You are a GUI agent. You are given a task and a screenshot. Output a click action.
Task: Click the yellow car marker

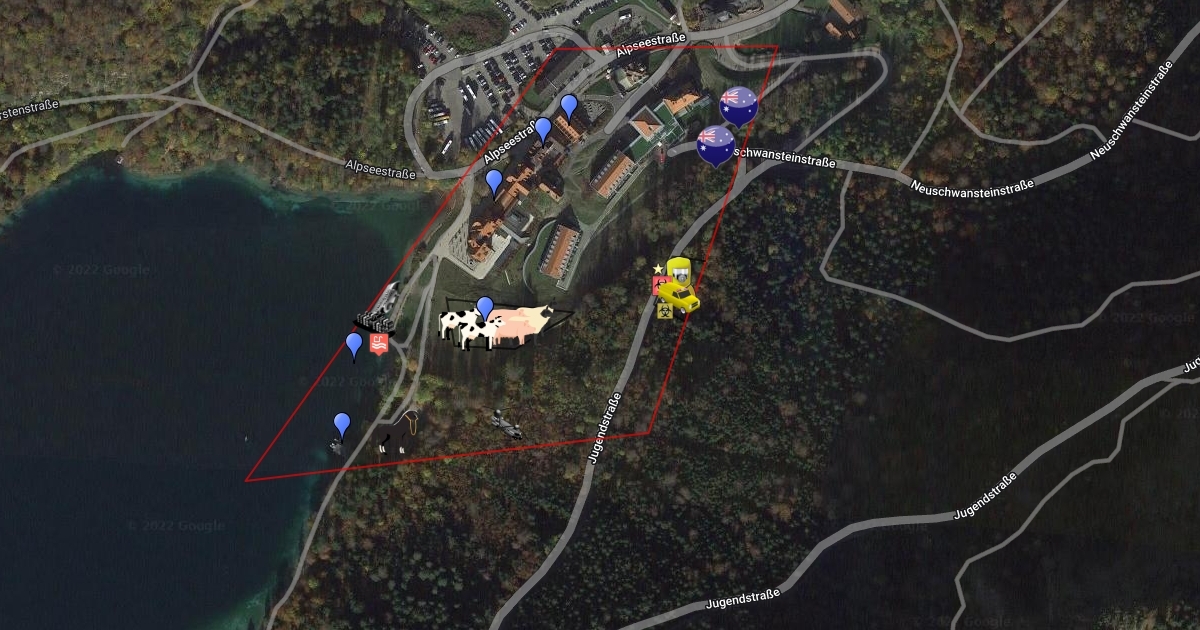pos(682,298)
